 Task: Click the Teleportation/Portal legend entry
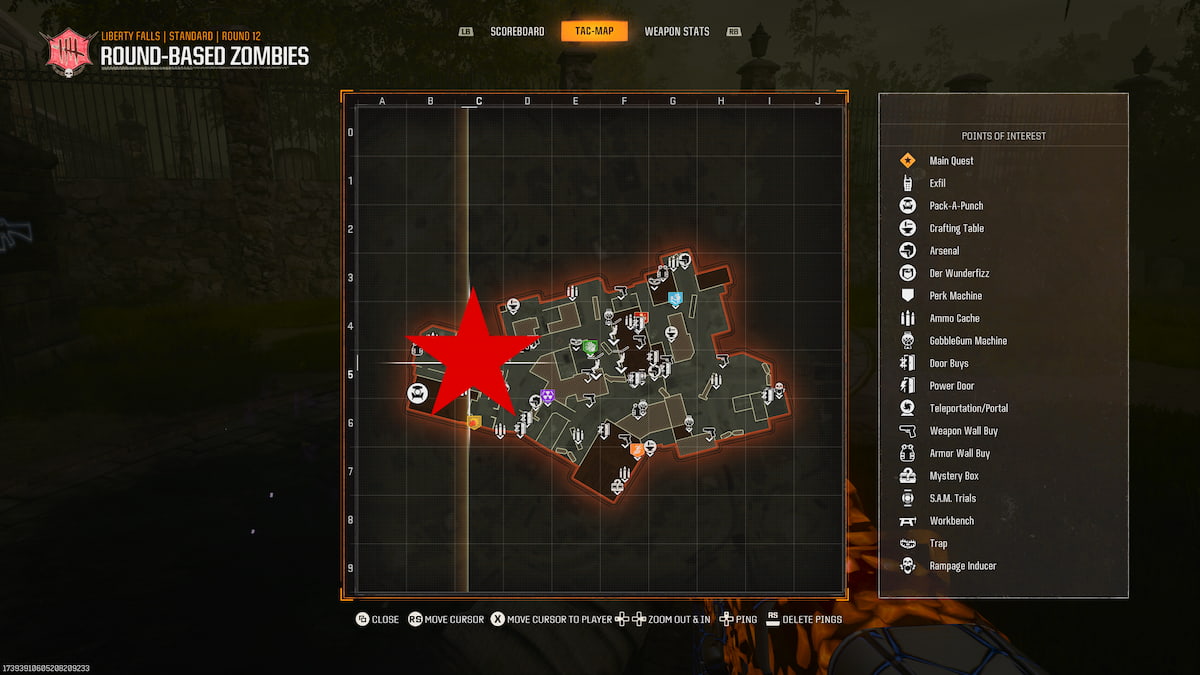coord(968,408)
